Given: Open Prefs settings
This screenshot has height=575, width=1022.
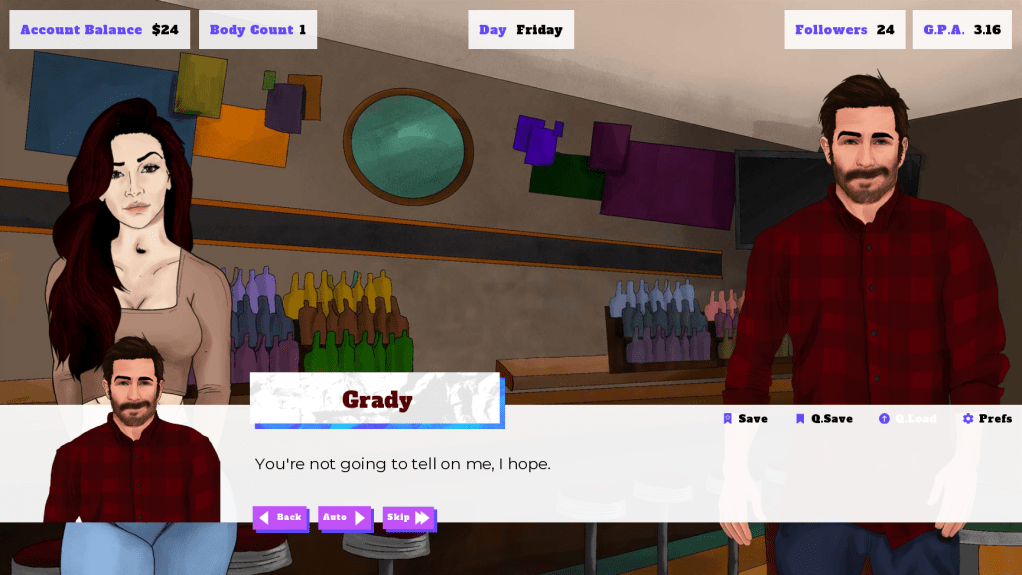Looking at the screenshot, I should pos(987,419).
